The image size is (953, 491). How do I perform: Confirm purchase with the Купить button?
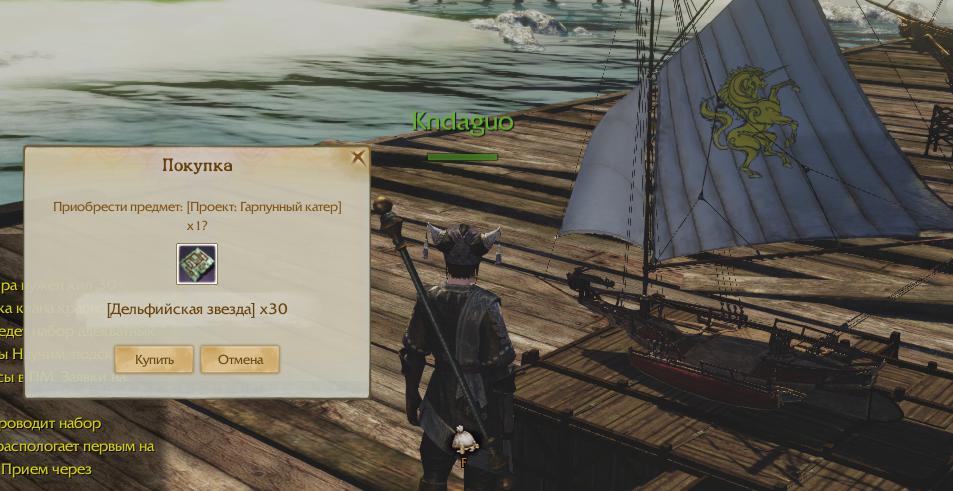[154, 359]
